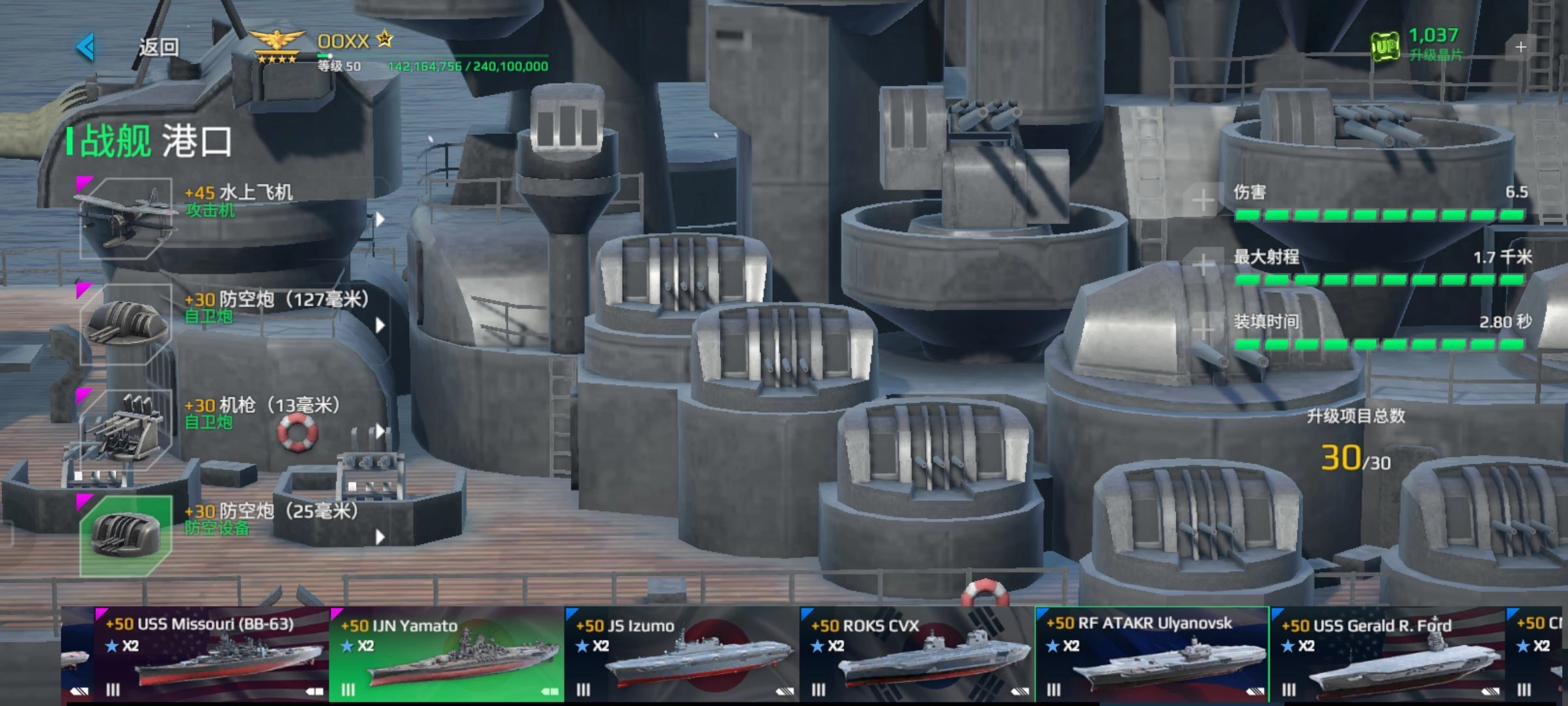
Task: Go back using the 返回 button
Action: click(131, 47)
